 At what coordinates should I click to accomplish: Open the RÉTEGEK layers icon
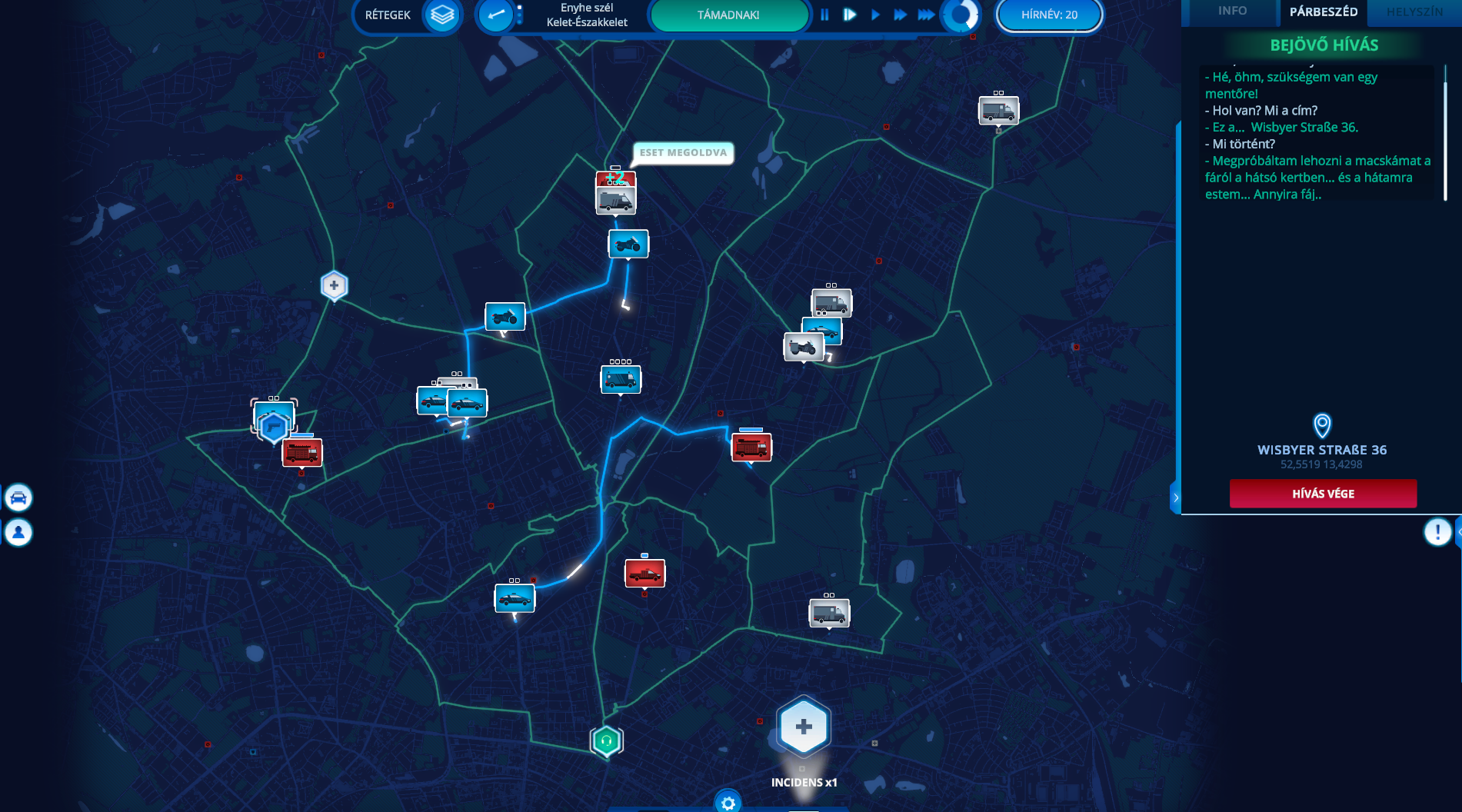click(440, 15)
